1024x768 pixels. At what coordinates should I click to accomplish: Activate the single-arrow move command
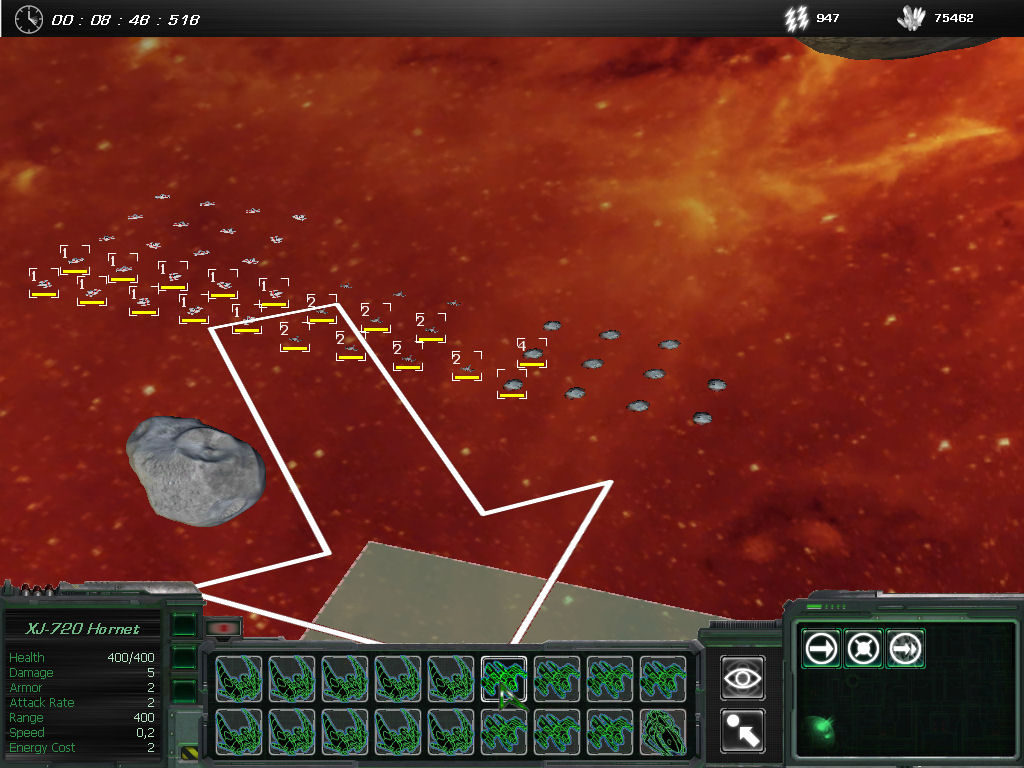tap(823, 649)
